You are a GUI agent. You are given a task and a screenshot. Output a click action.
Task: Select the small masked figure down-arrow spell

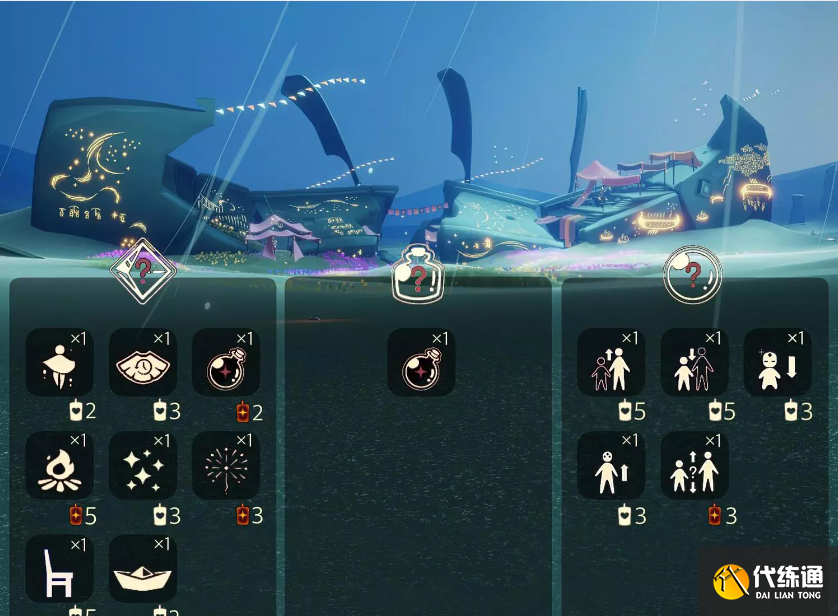click(x=777, y=363)
